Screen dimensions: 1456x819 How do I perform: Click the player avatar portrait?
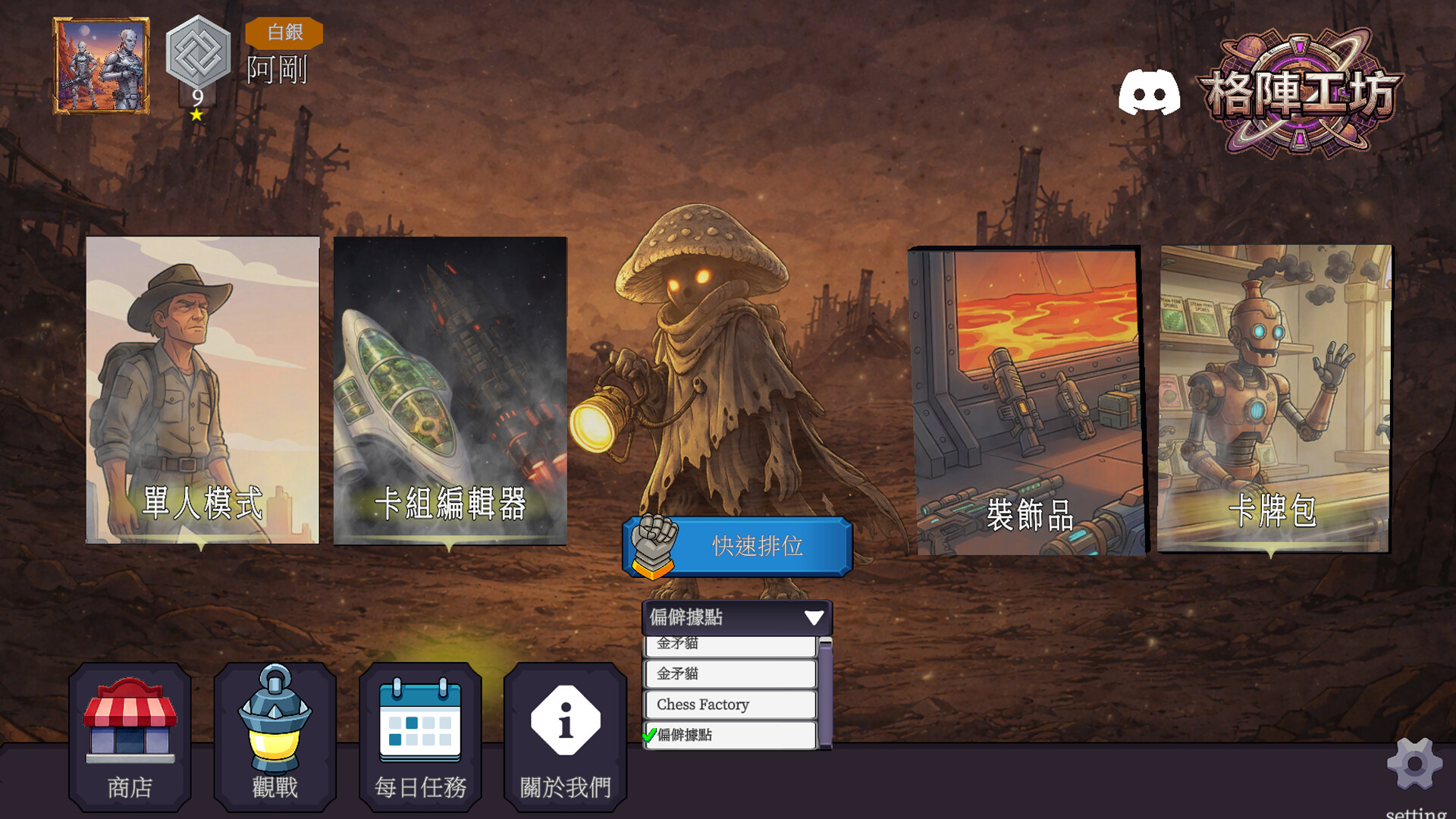pos(101,66)
